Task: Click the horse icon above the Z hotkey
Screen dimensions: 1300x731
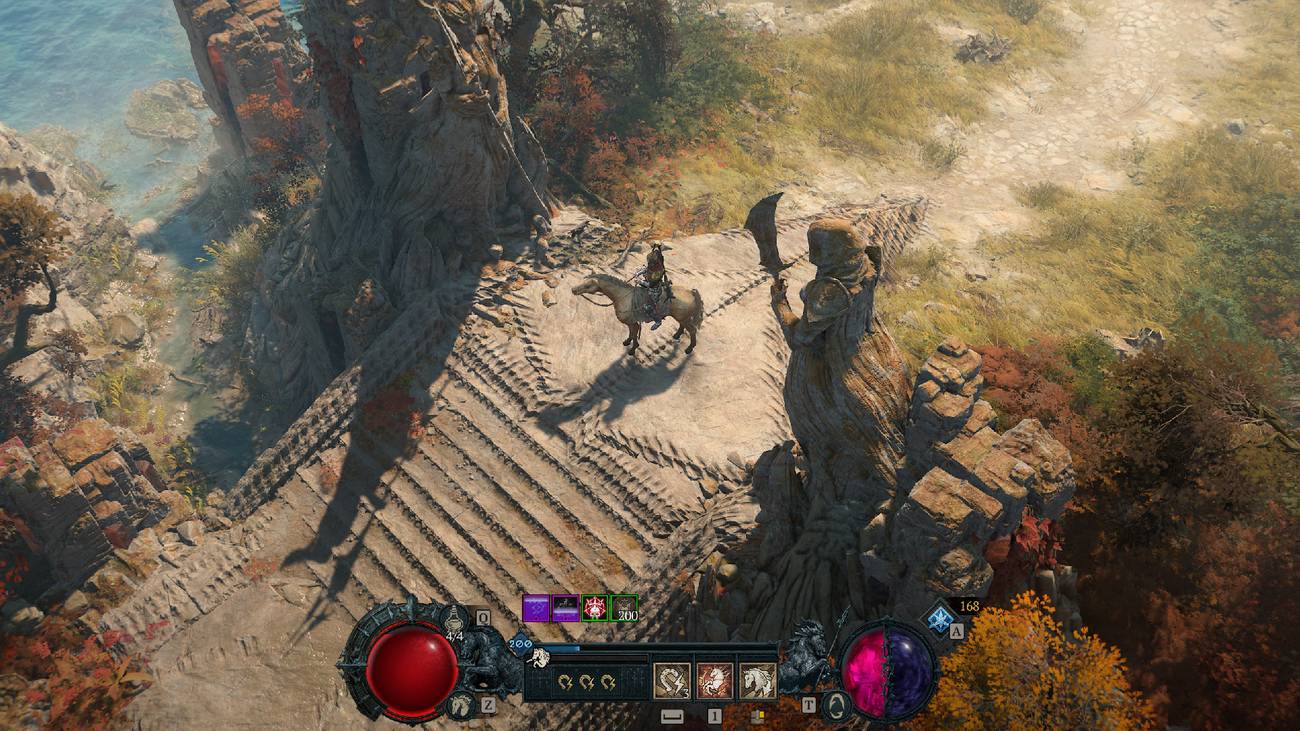Action: [460, 705]
